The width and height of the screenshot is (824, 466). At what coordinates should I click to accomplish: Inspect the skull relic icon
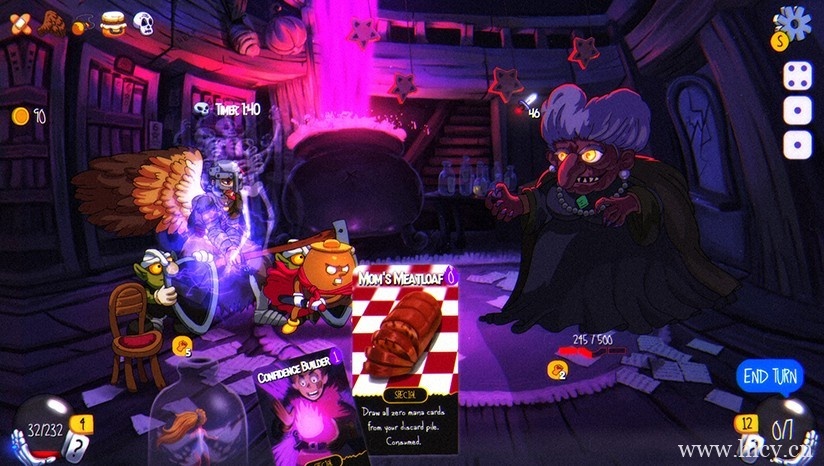point(143,23)
